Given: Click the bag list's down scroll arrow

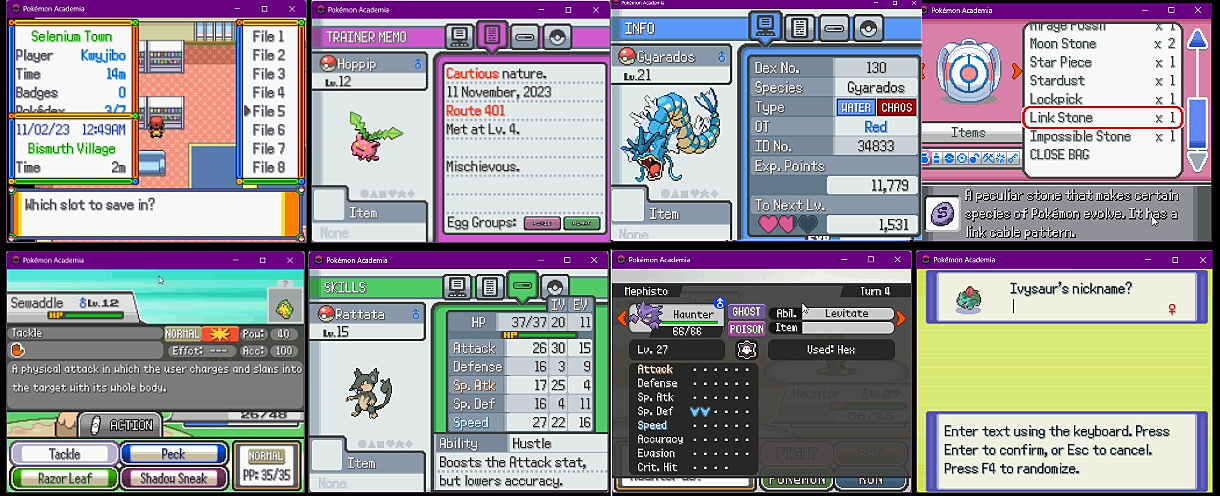Looking at the screenshot, I should tap(1197, 161).
